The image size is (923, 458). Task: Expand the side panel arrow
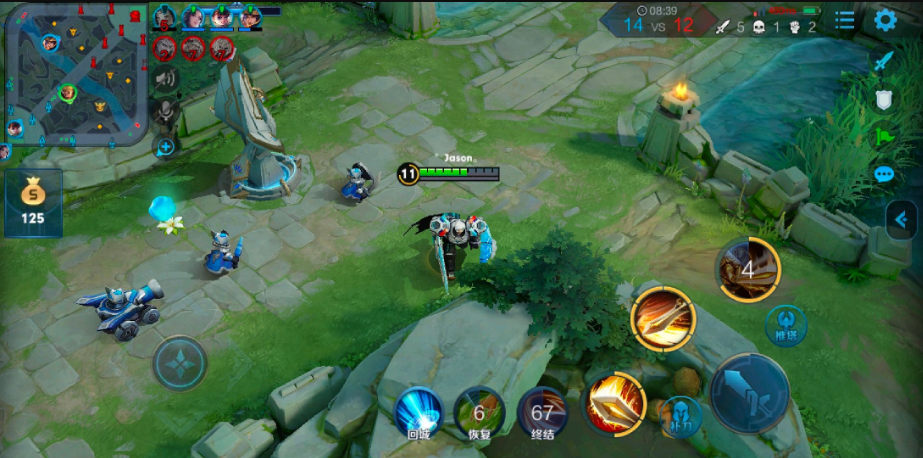pyautogui.click(x=901, y=219)
